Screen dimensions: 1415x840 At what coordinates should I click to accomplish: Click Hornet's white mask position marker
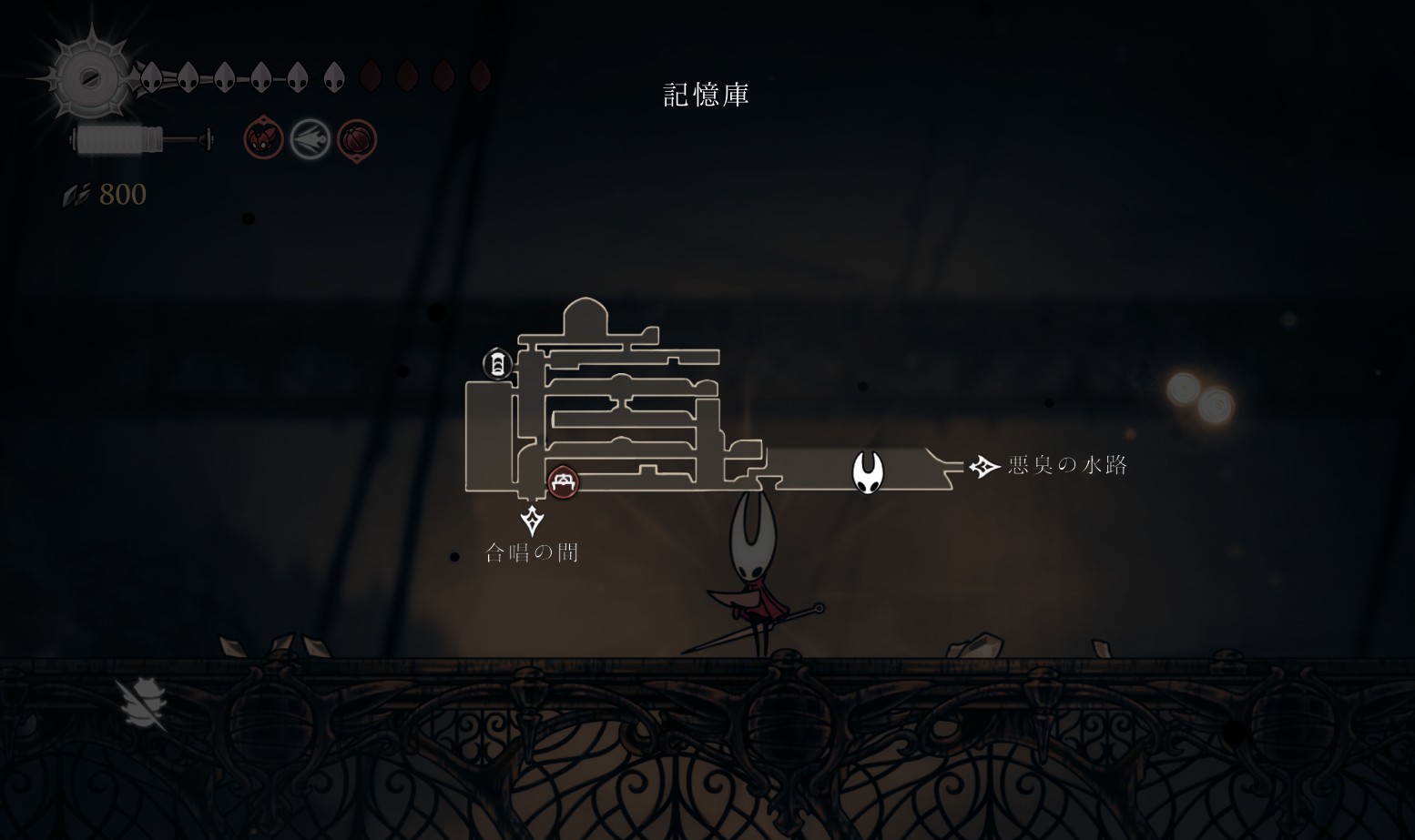coord(868,472)
